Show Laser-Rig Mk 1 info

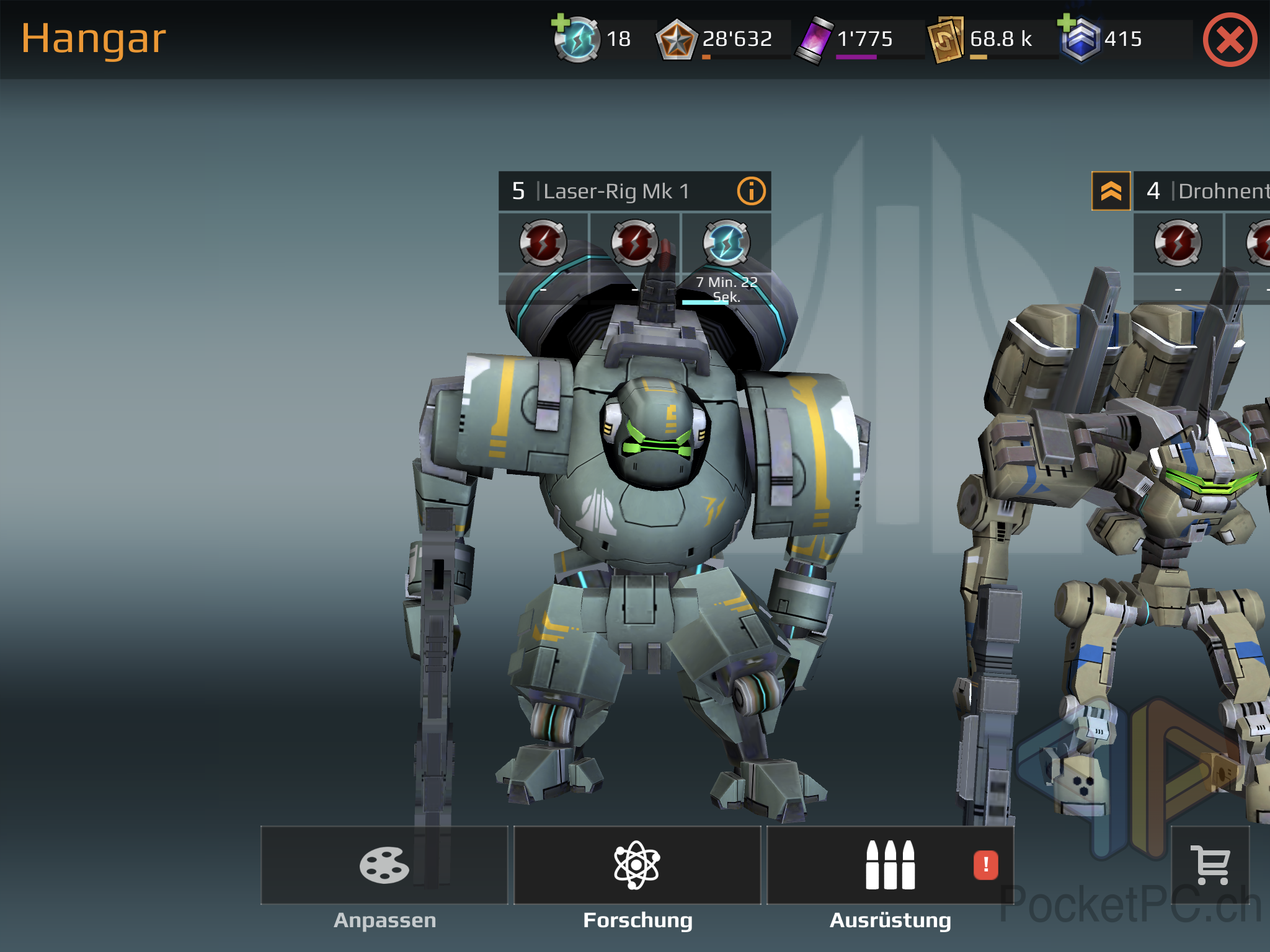coord(751,191)
